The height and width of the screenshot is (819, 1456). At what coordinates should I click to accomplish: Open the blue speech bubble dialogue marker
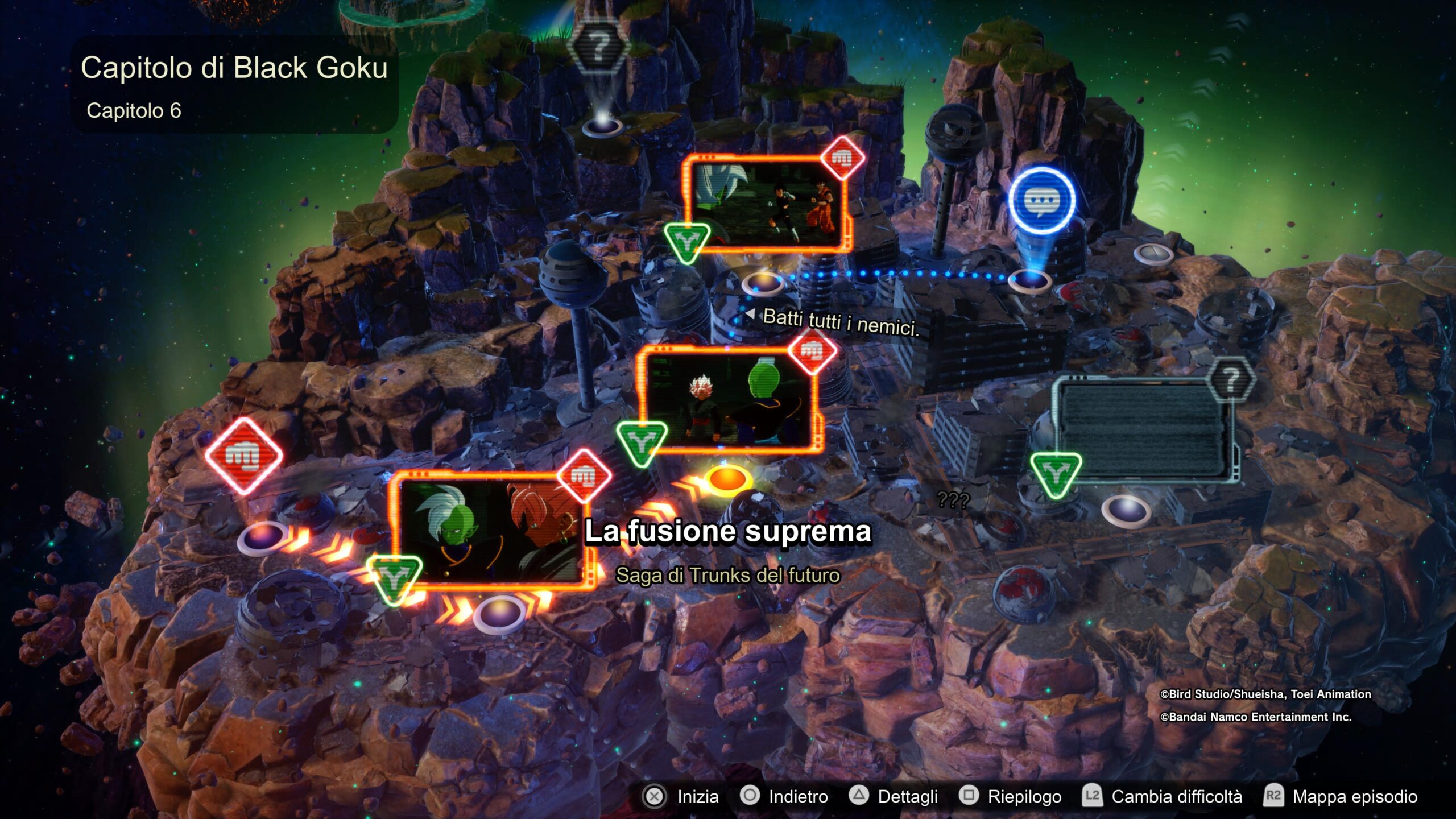[x=1042, y=200]
